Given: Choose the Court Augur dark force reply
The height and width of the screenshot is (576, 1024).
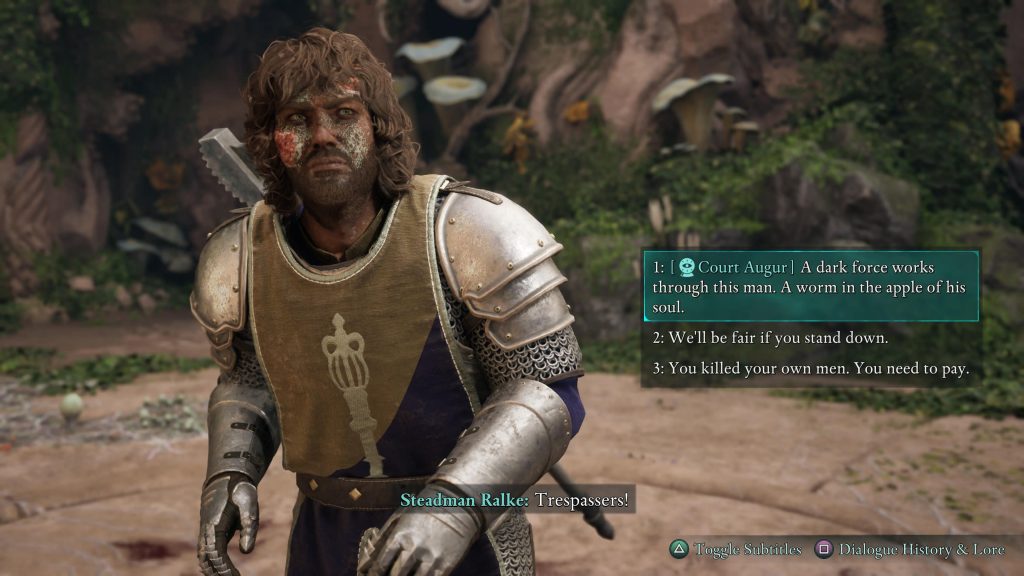Looking at the screenshot, I should coord(810,286).
